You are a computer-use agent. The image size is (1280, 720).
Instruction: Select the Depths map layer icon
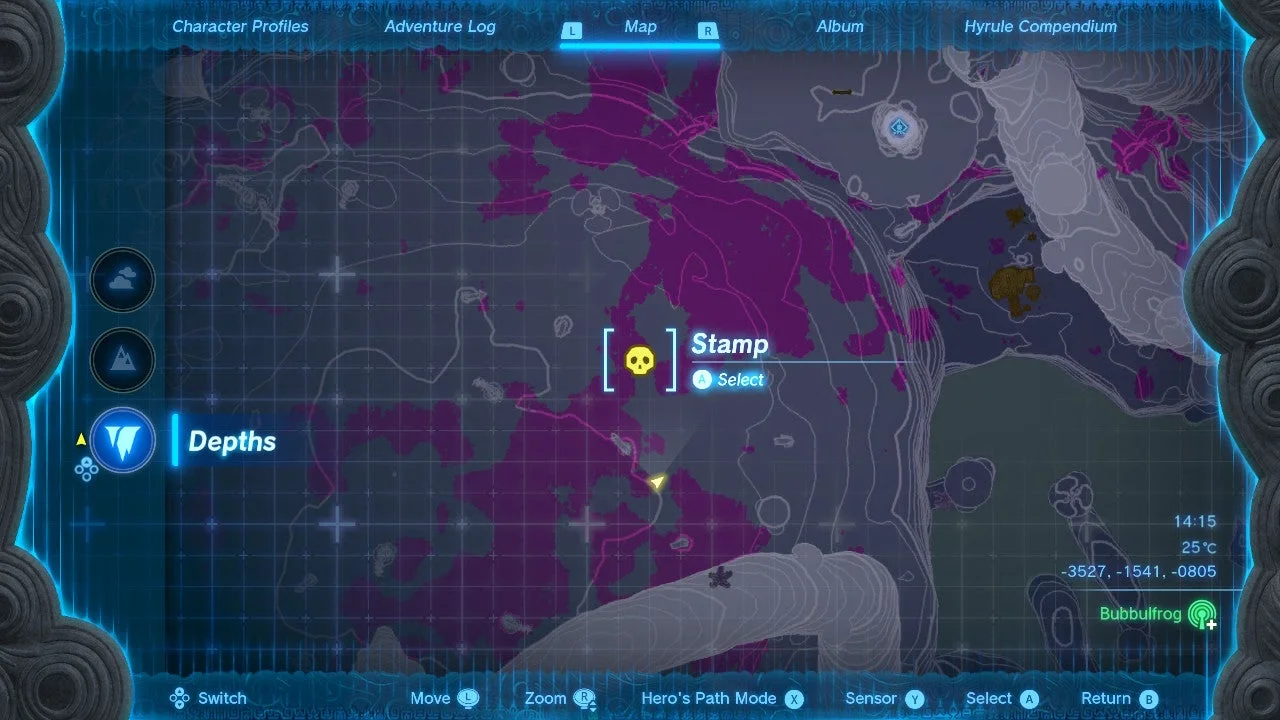pyautogui.click(x=123, y=441)
